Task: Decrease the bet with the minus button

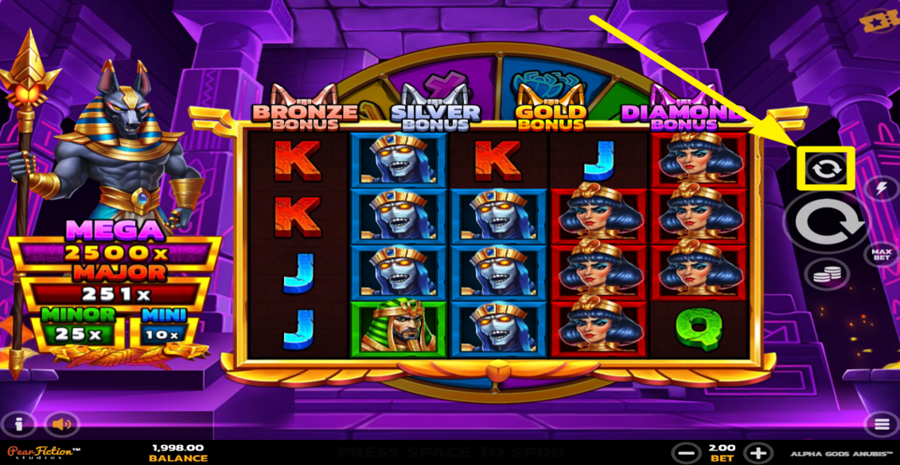Action: (x=685, y=452)
